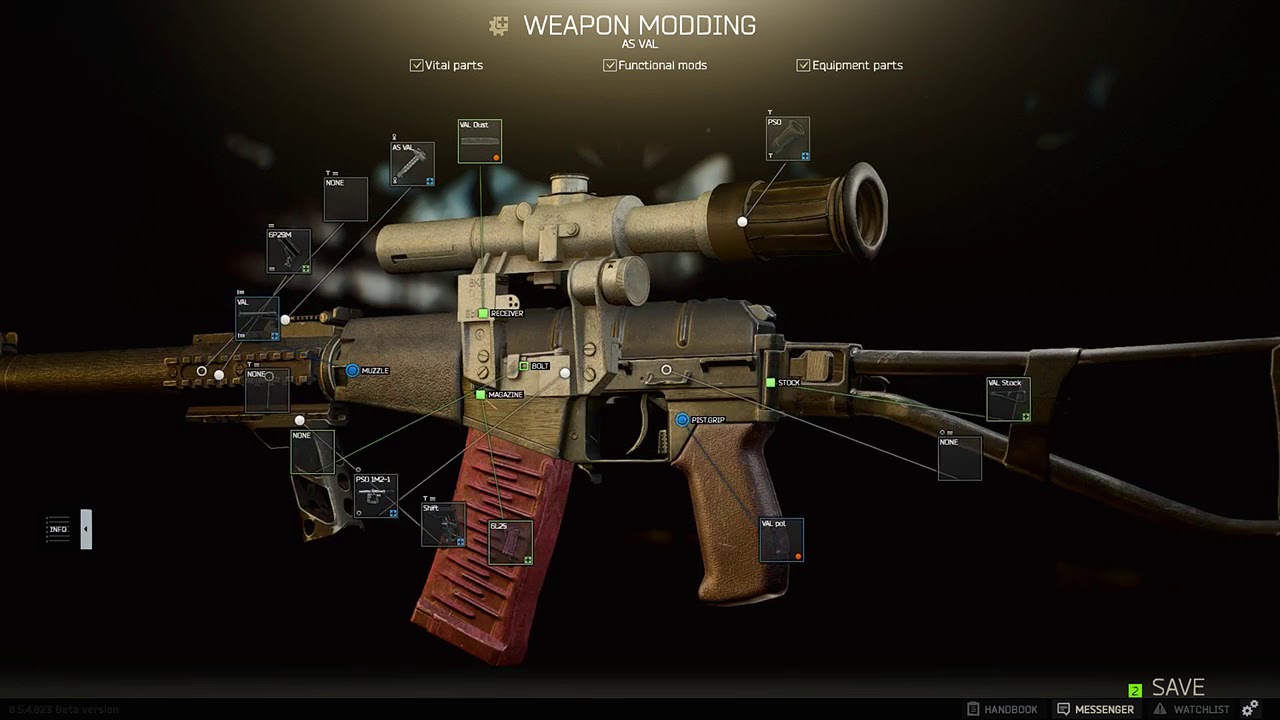Select the AS VAL mod slot
1280x720 pixels.
(x=412, y=164)
